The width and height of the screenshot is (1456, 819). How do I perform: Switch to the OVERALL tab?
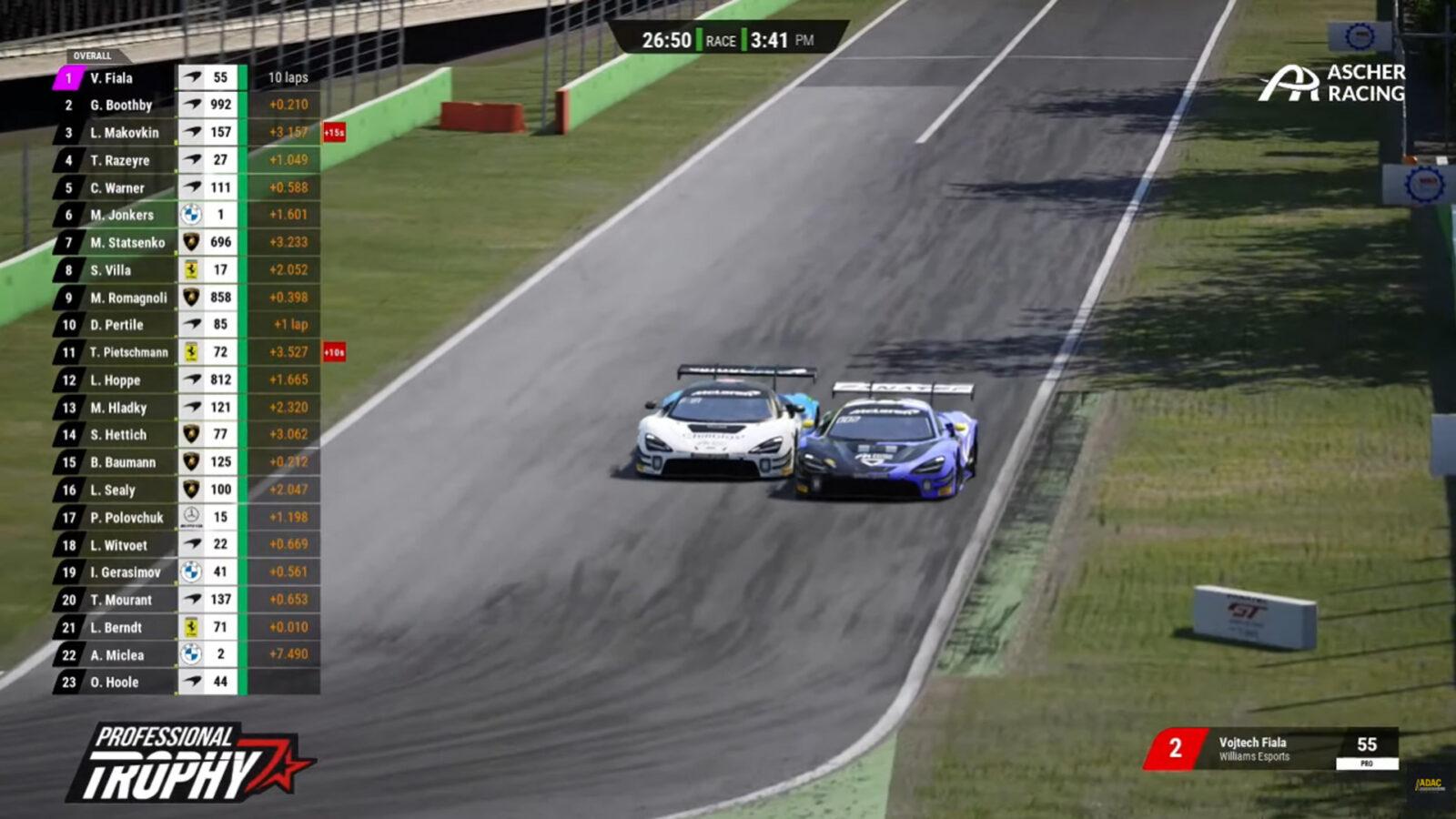(x=91, y=53)
